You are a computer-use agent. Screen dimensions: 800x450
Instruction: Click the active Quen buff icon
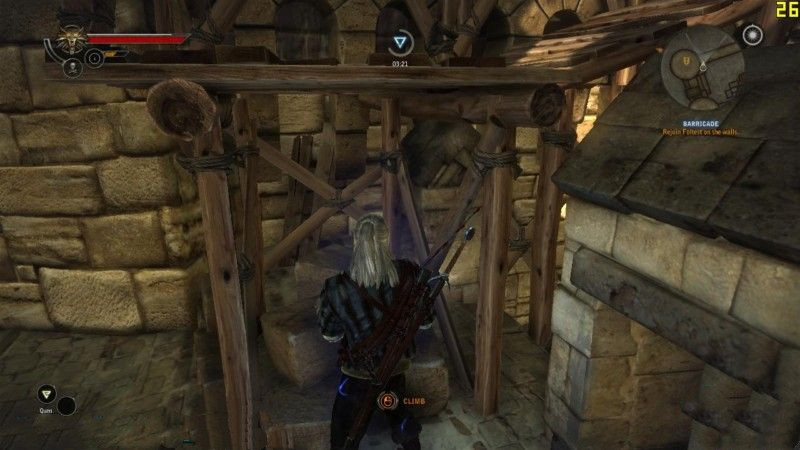[401, 42]
